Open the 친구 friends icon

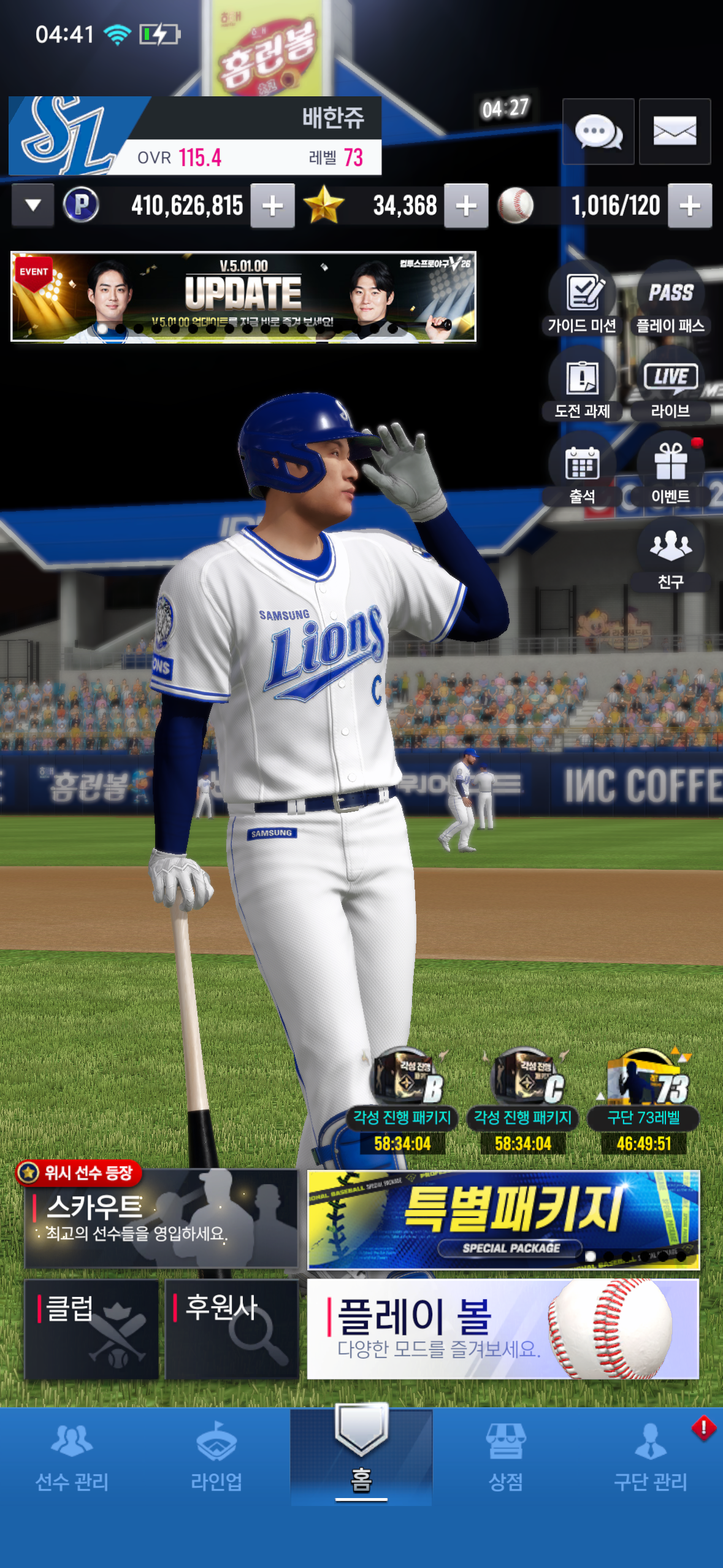click(x=670, y=556)
